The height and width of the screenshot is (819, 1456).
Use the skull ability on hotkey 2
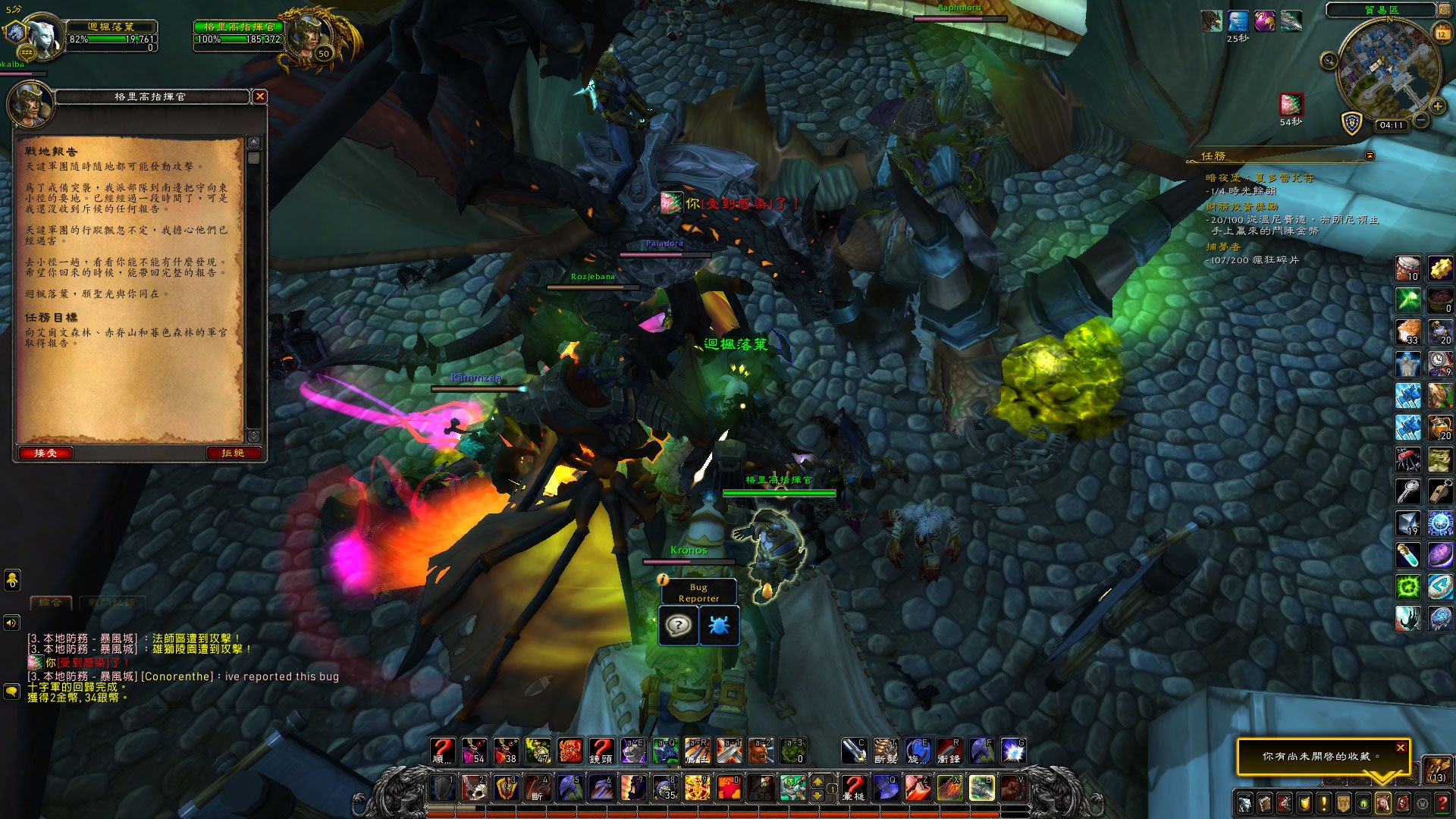[475, 788]
